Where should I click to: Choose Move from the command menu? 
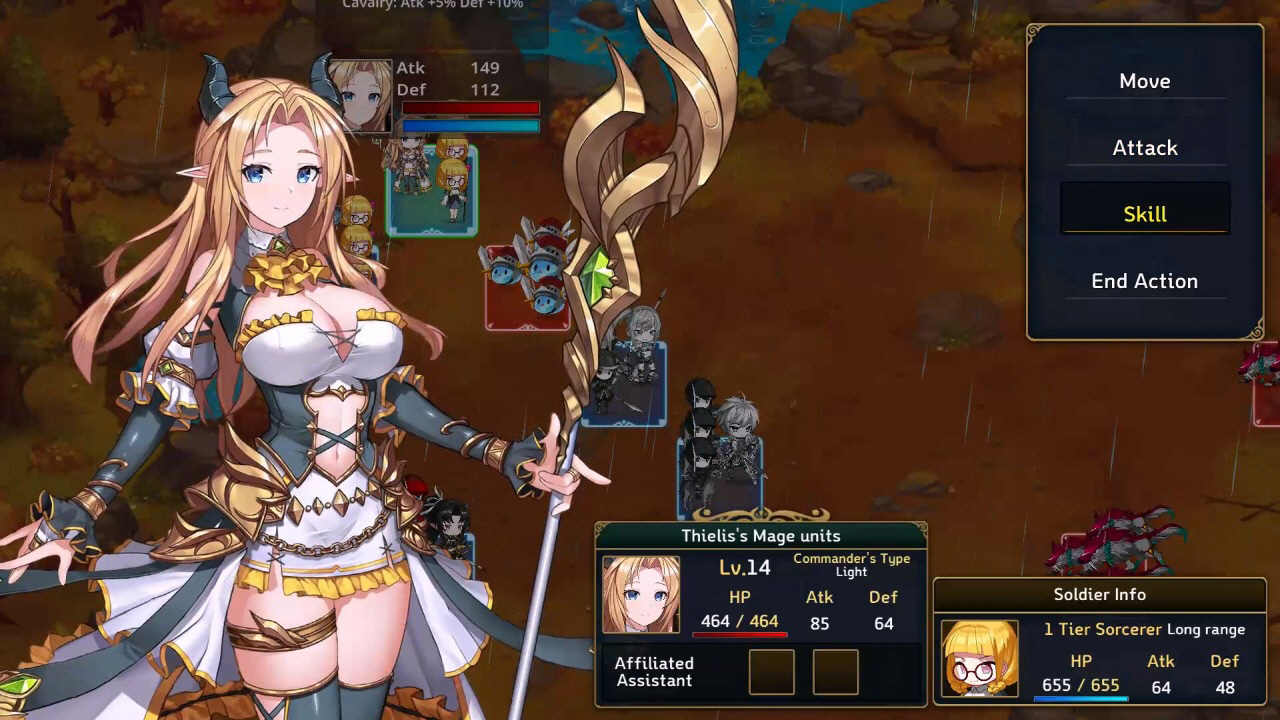[1144, 81]
